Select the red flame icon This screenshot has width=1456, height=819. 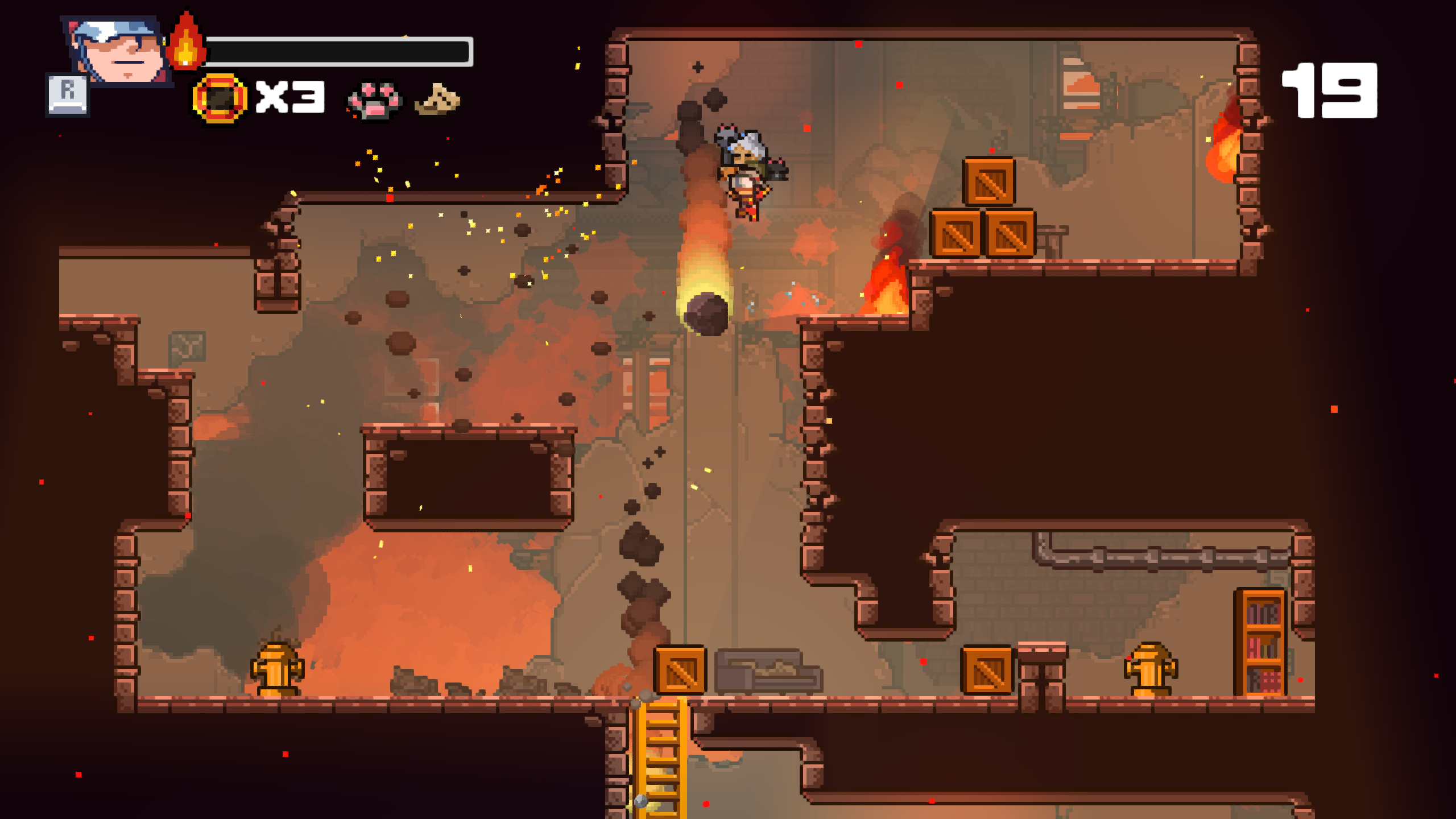[185, 42]
